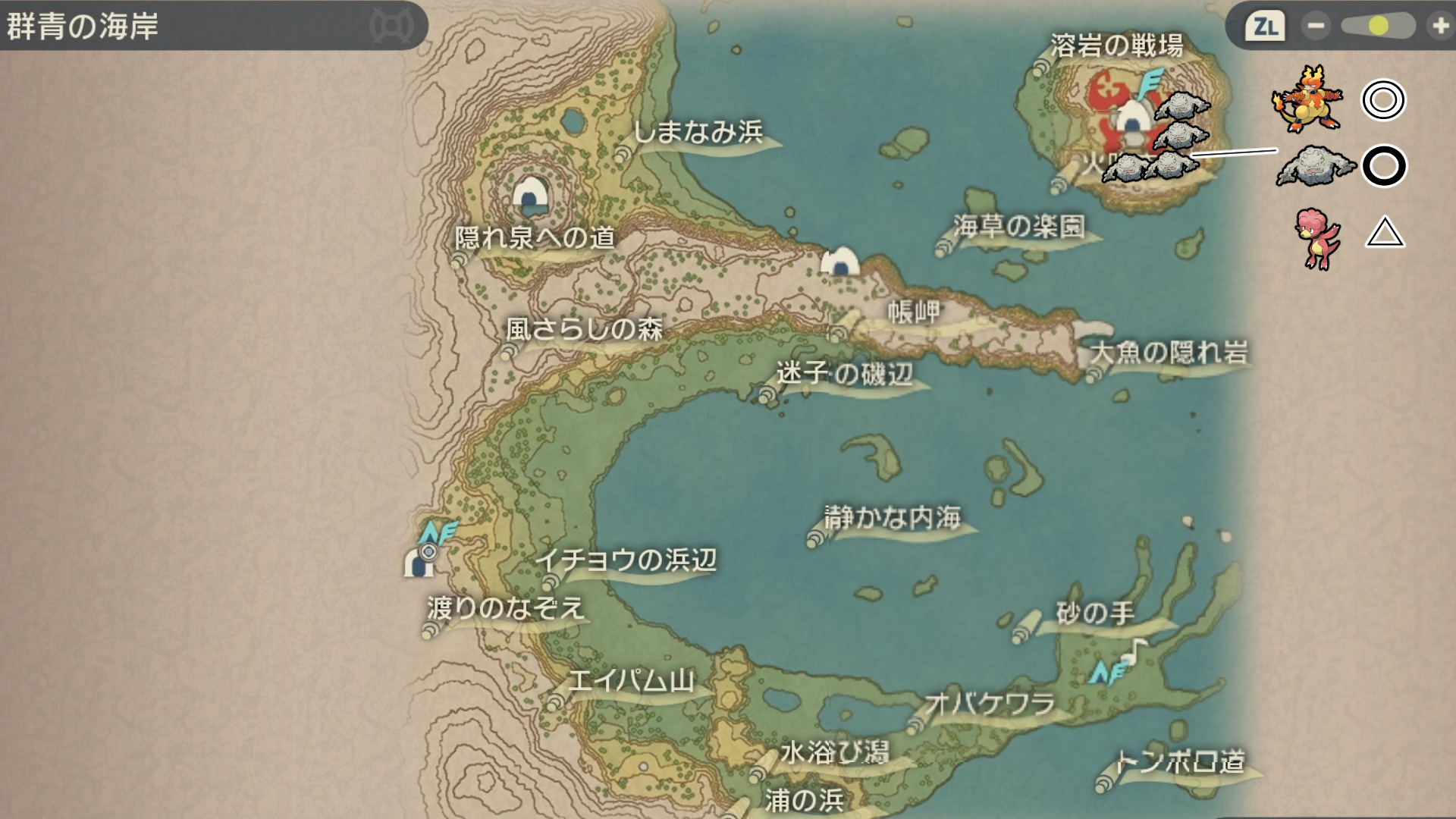The image size is (1456, 819).
Task: Select the イチョウの浜辺 location label
Action: (626, 560)
